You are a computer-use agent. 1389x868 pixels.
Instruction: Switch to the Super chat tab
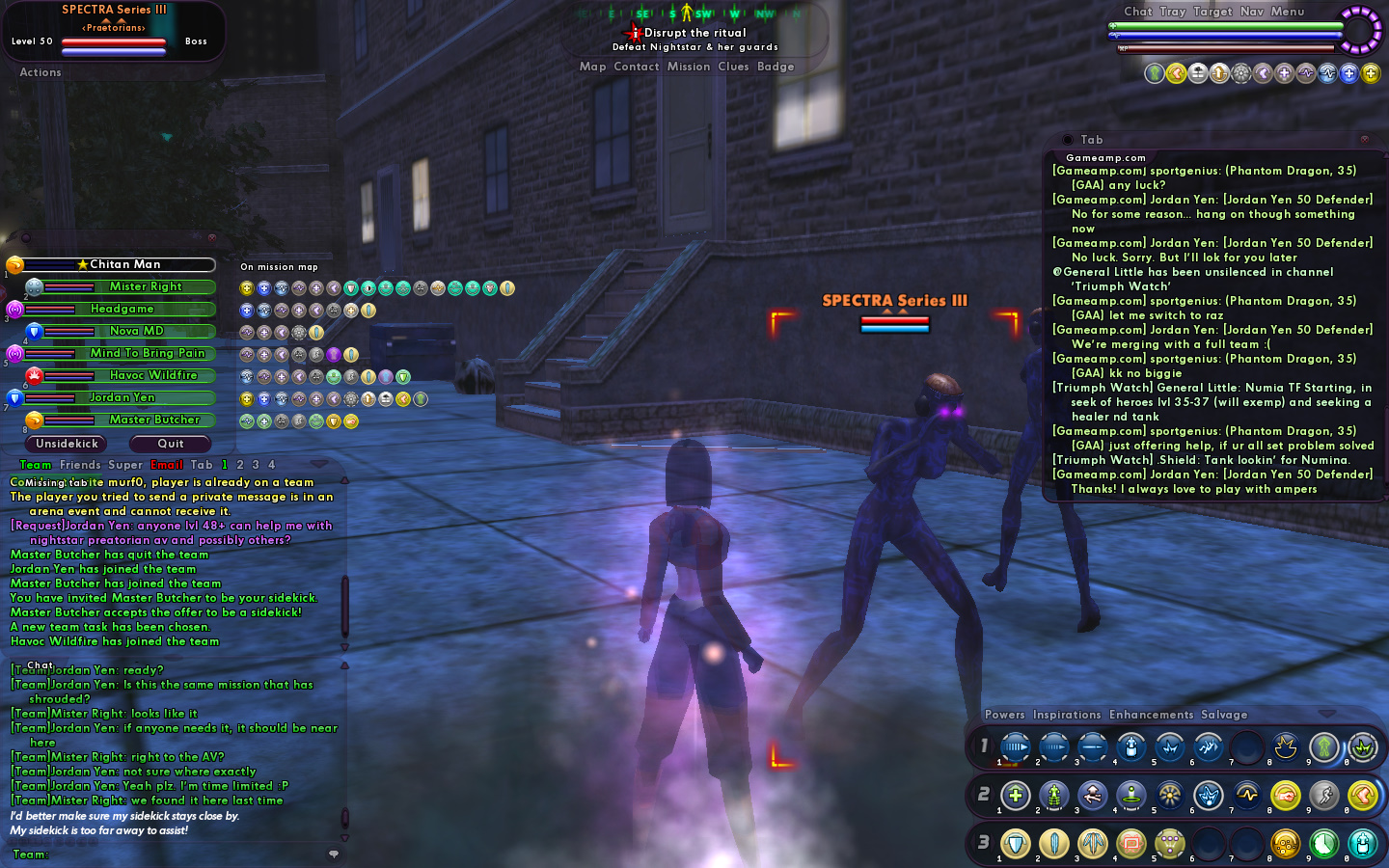click(x=125, y=465)
